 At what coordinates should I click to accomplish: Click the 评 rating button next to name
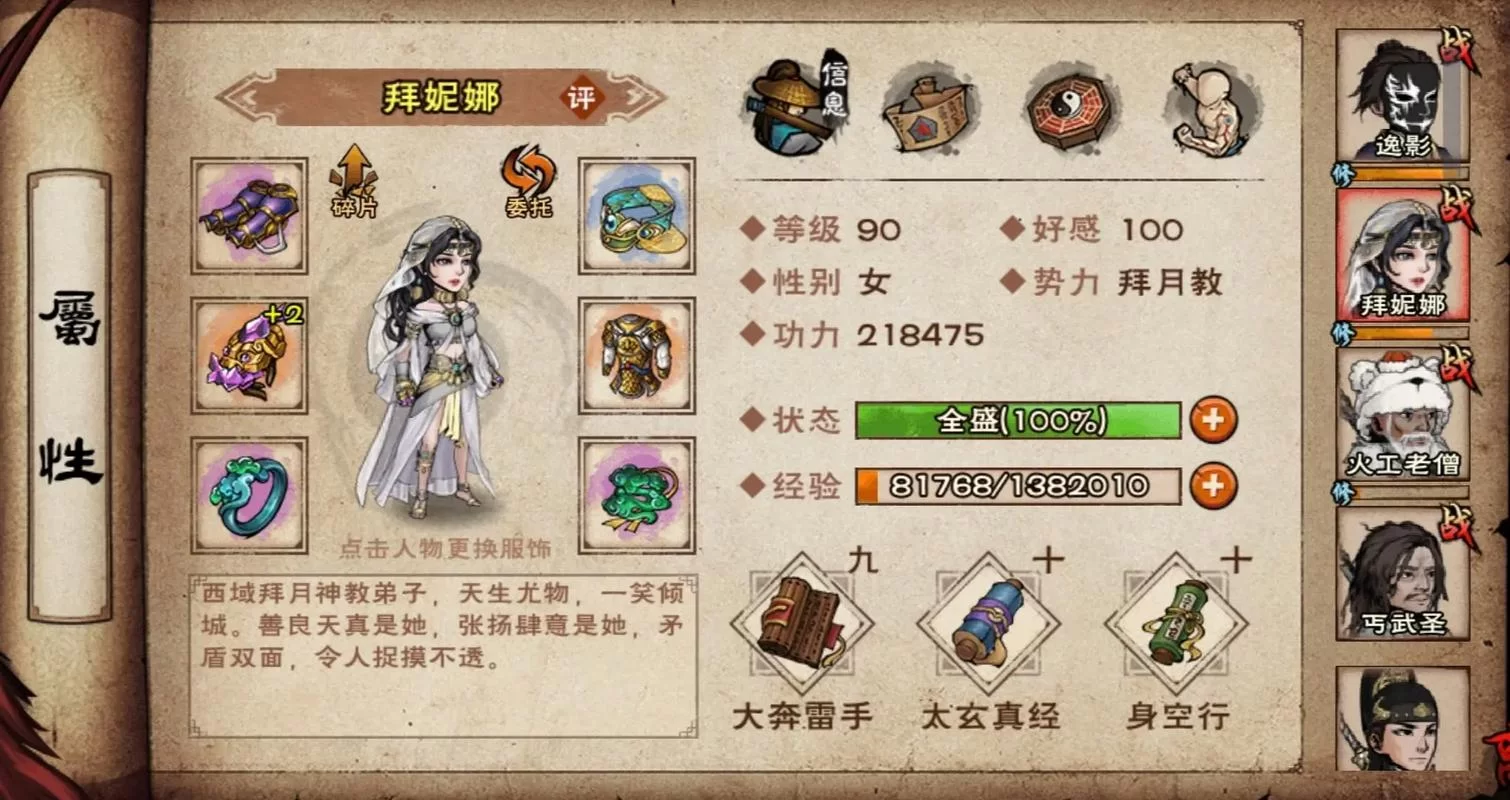580,98
